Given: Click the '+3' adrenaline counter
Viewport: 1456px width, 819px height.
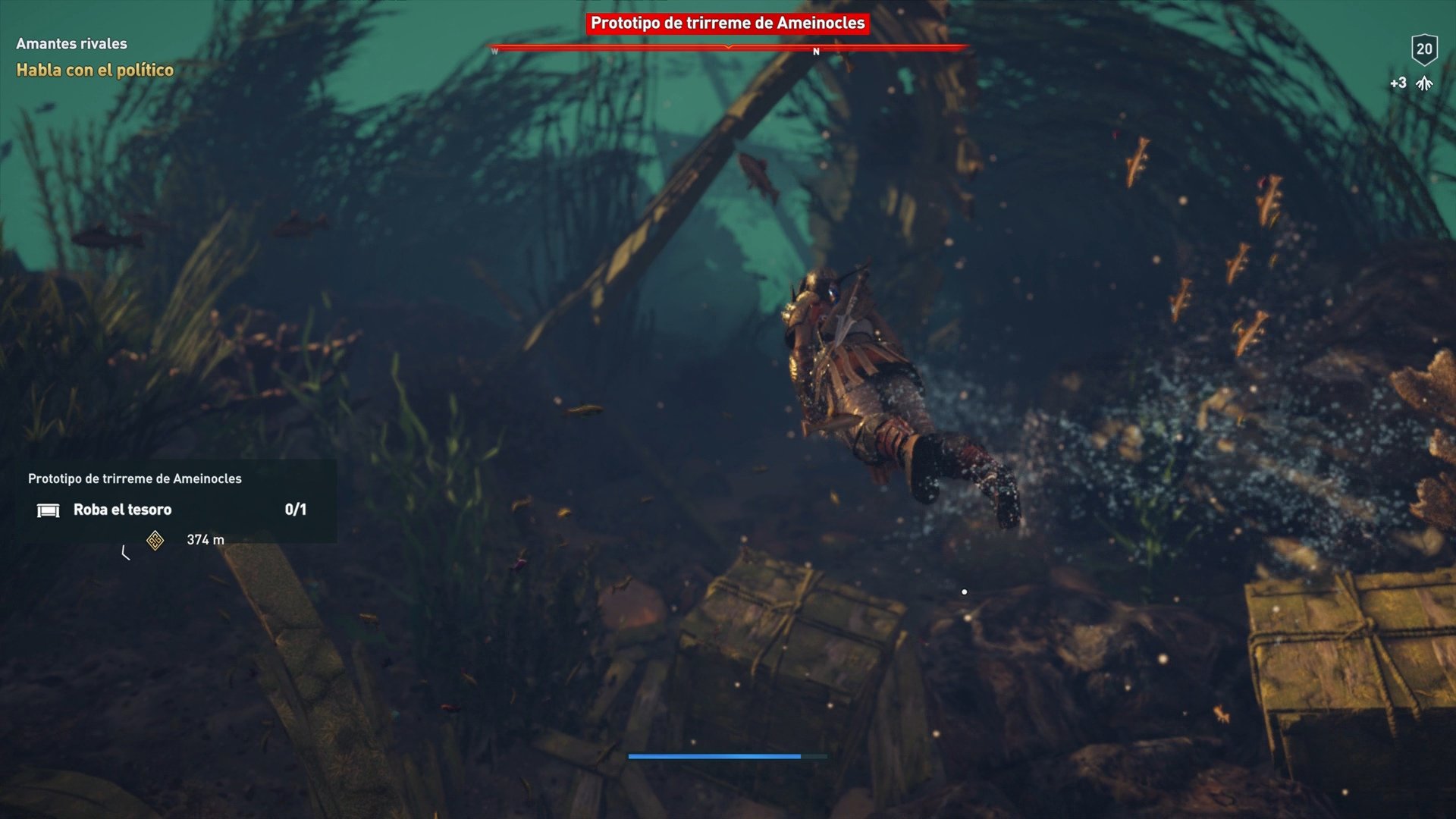Looking at the screenshot, I should point(1398,84).
